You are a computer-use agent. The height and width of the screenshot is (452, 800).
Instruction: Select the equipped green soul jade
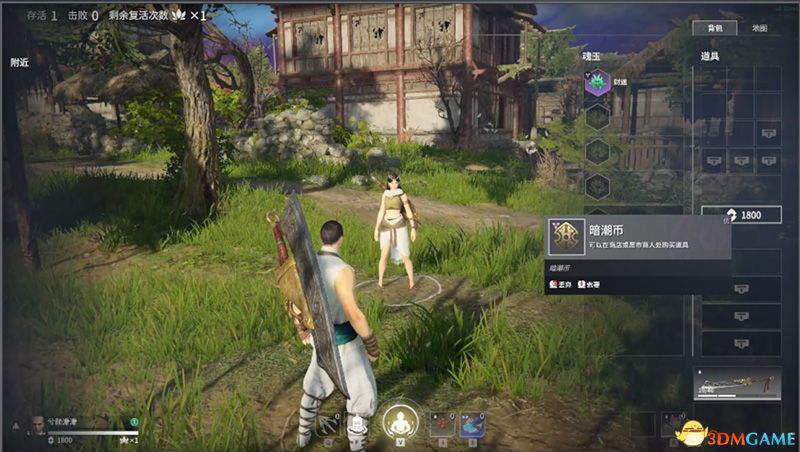597,83
